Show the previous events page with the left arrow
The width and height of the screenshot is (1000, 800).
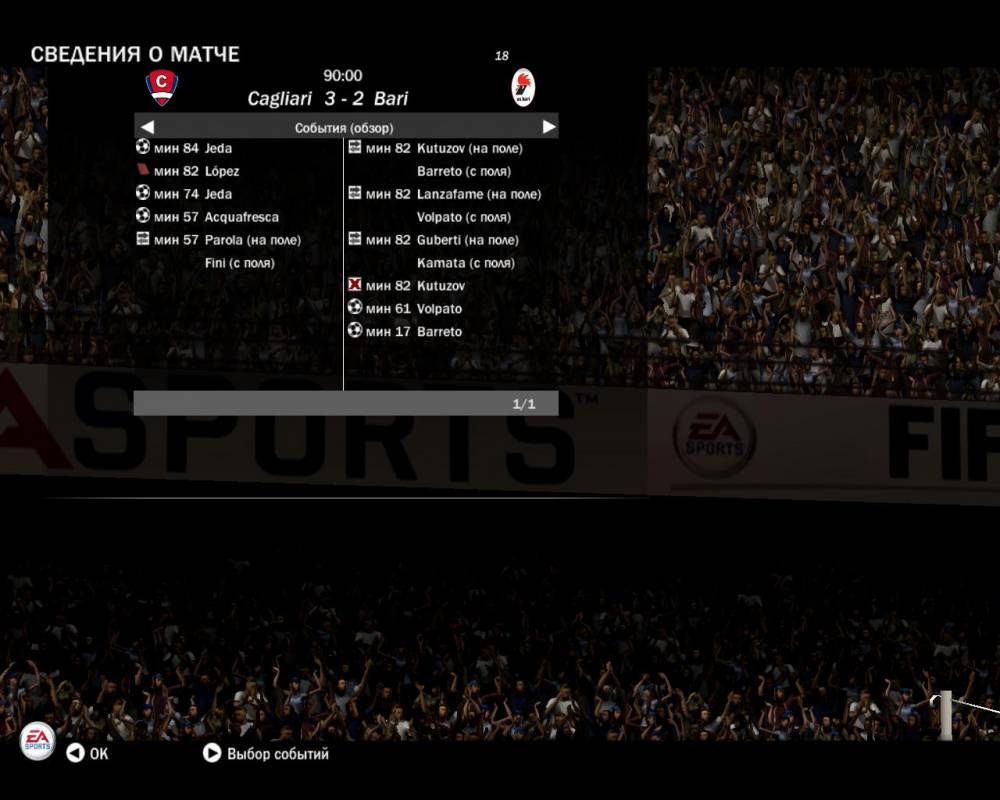[147, 127]
